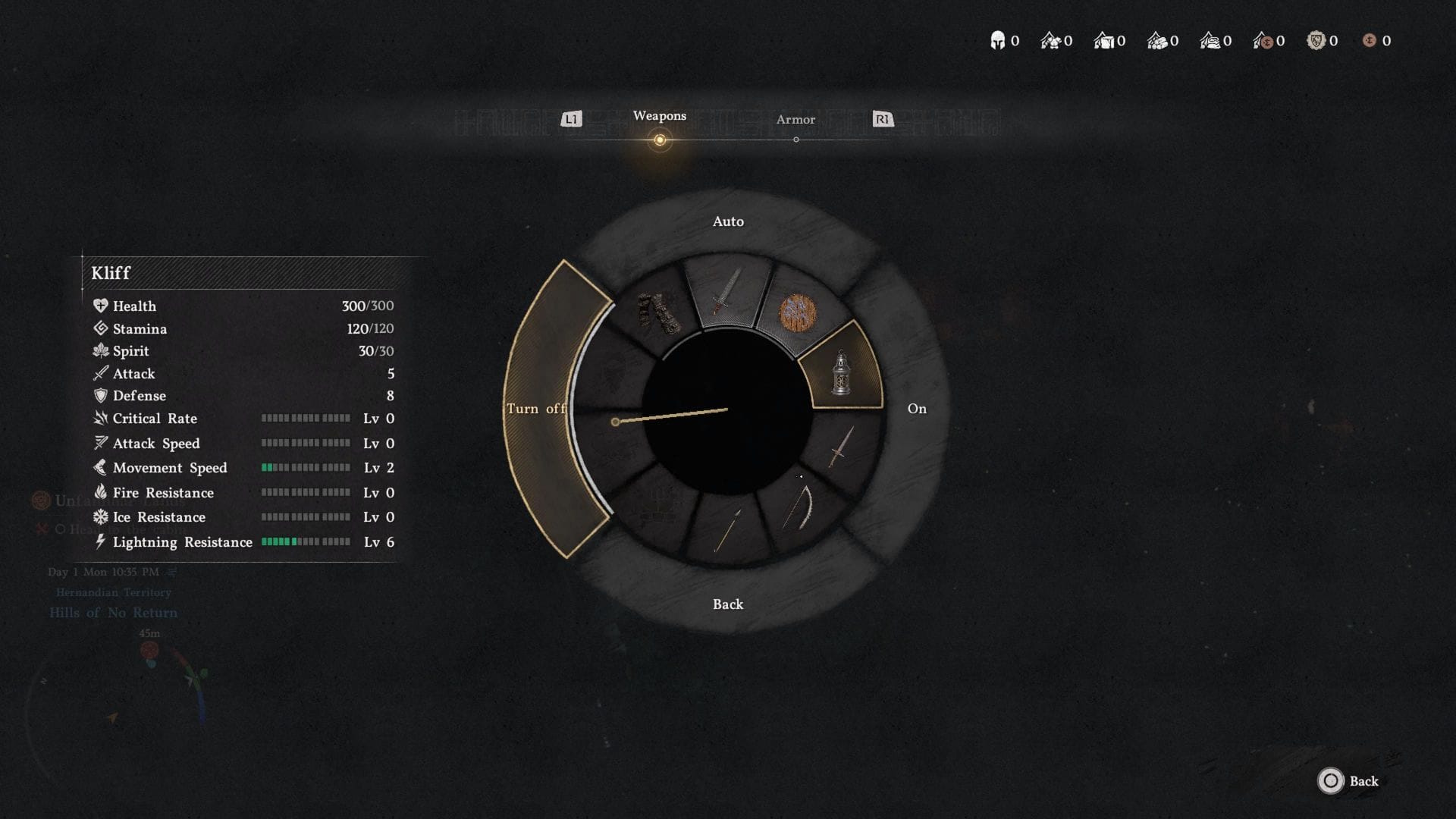This screenshot has height=819, width=1456.
Task: Click the shield emblem resource icon
Action: coord(1317,42)
